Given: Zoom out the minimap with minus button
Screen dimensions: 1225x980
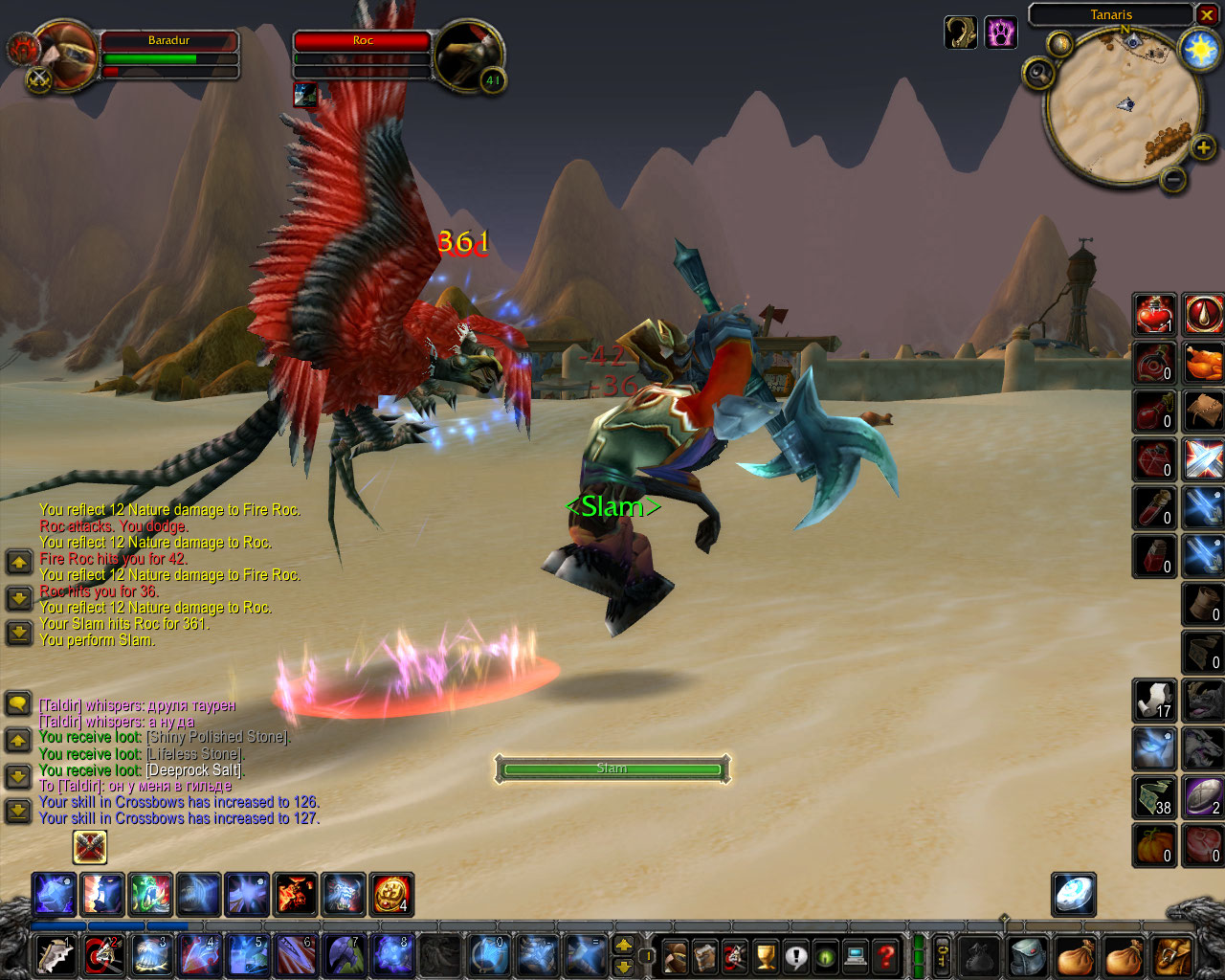Looking at the screenshot, I should point(1173,179).
